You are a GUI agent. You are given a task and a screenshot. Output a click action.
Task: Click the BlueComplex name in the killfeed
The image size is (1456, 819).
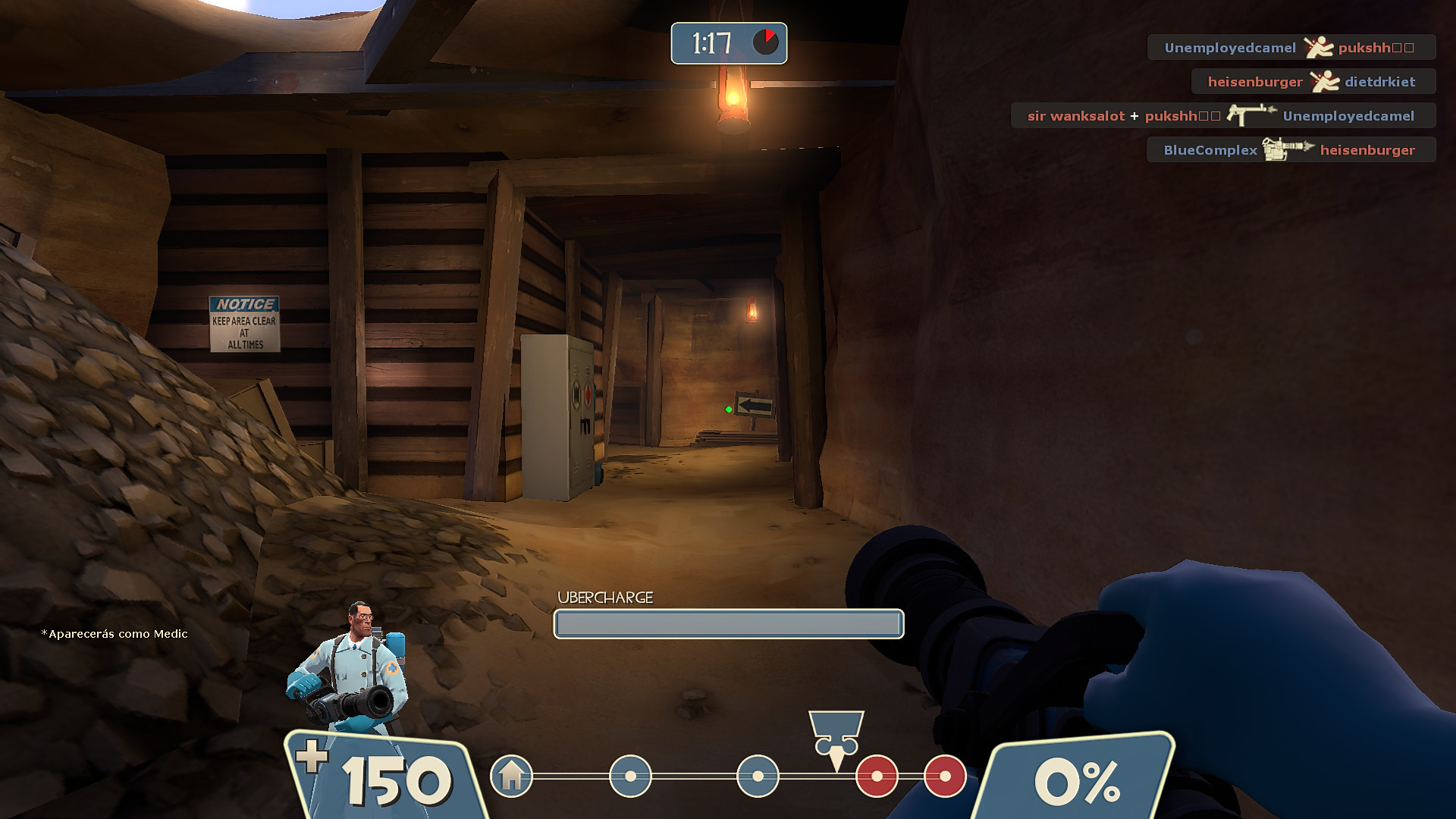pos(1211,149)
